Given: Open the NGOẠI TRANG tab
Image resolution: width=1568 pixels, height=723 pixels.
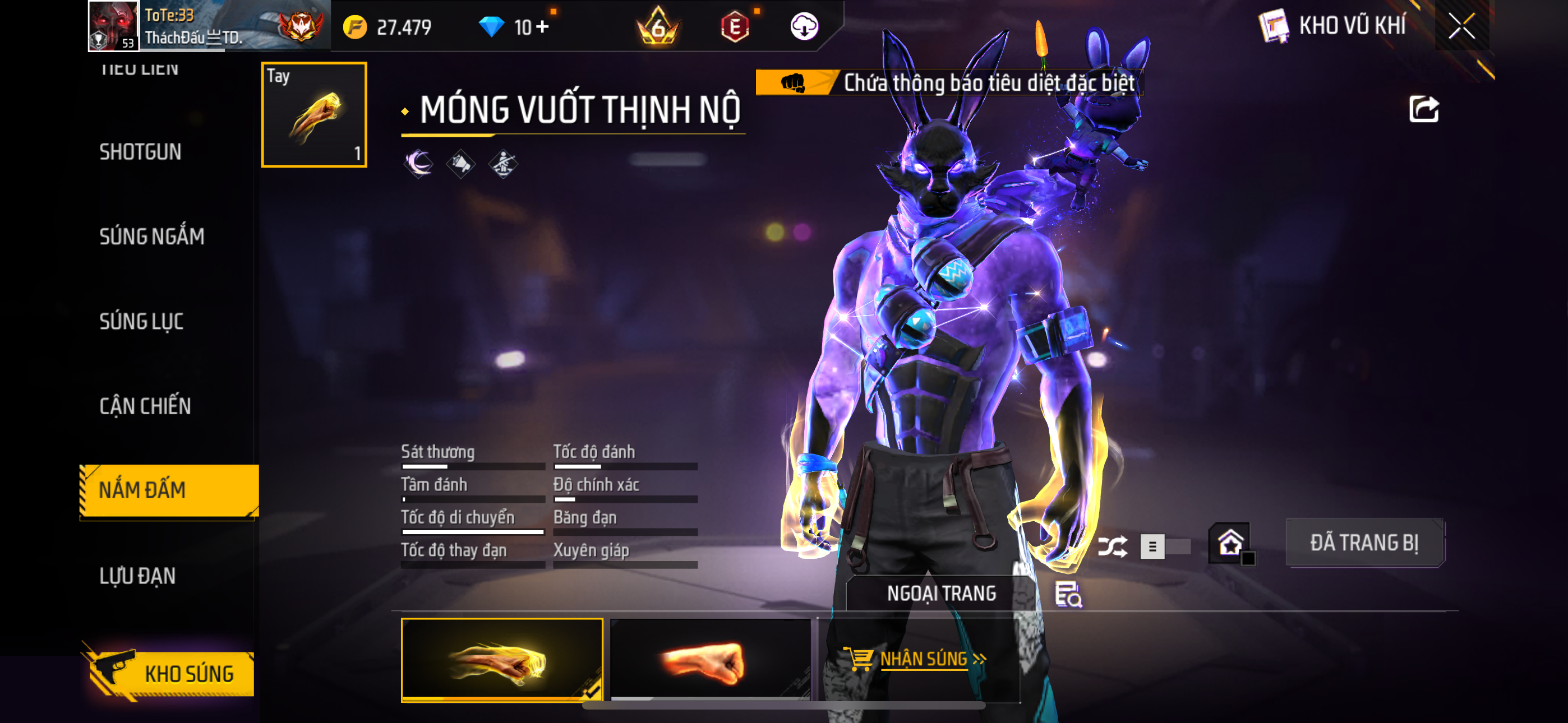Looking at the screenshot, I should (941, 594).
